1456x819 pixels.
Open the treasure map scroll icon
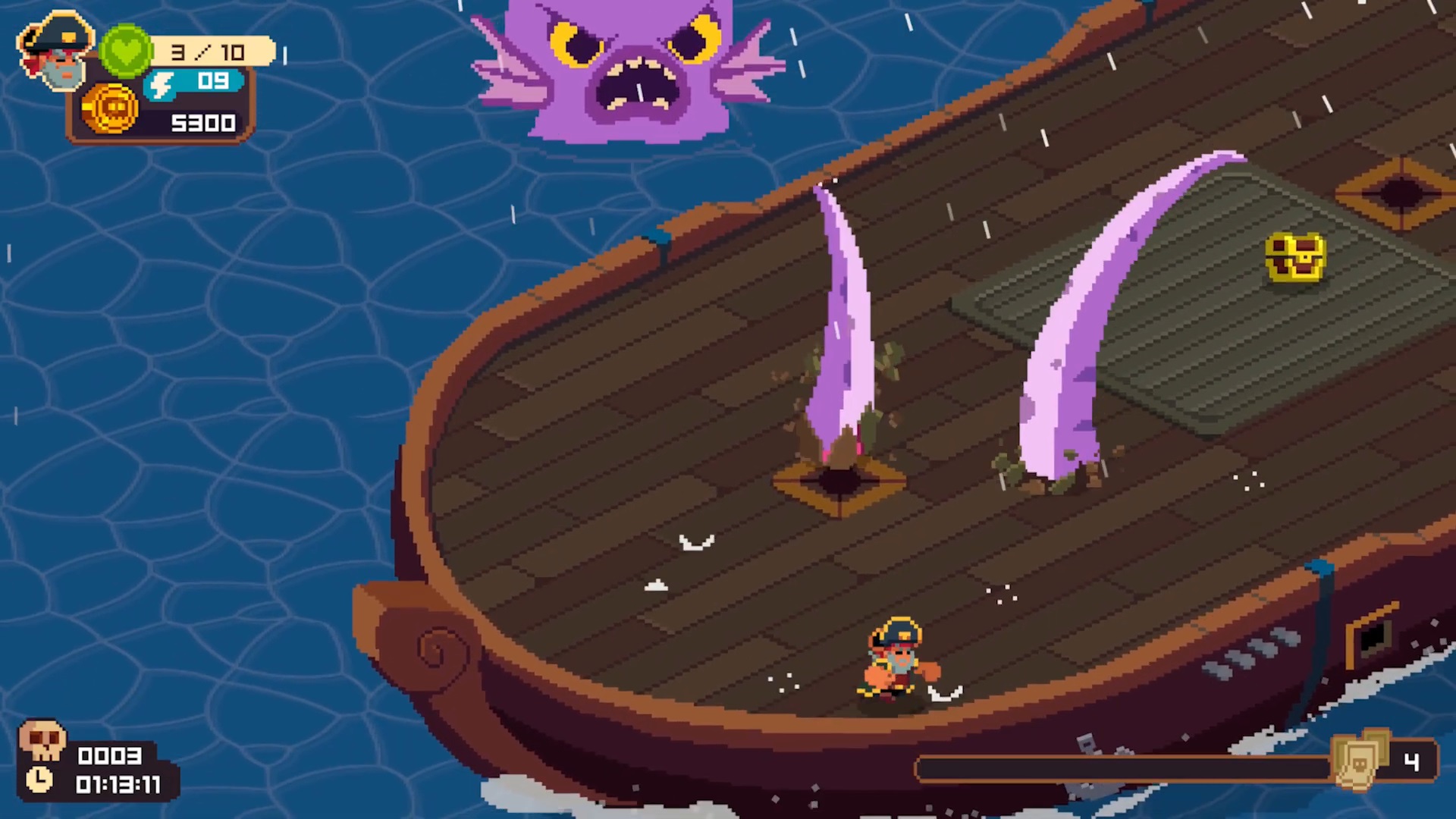point(1361,760)
